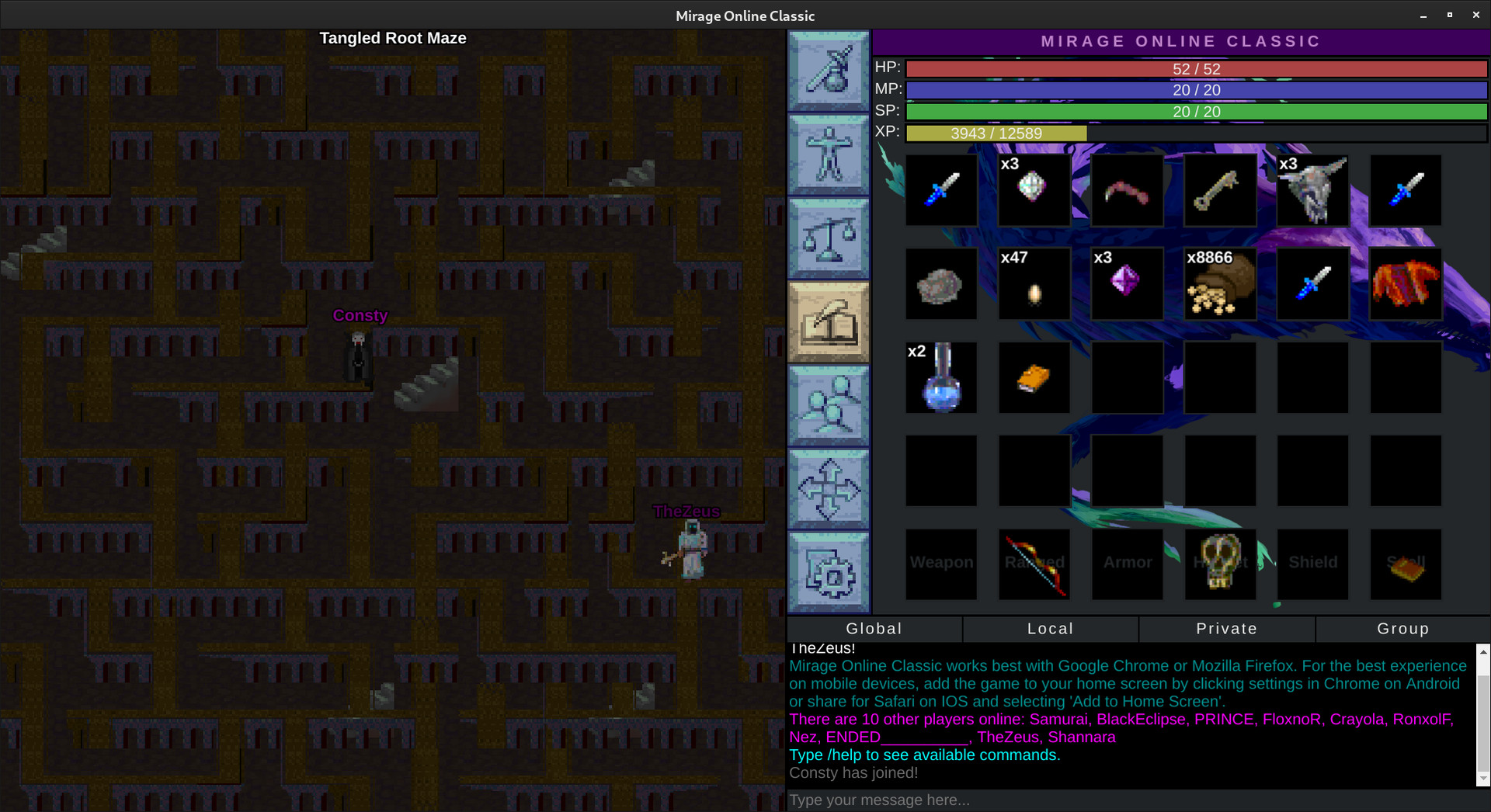Switch to the Local chat tab
Image resolution: width=1491 pixels, height=812 pixels.
point(1051,629)
